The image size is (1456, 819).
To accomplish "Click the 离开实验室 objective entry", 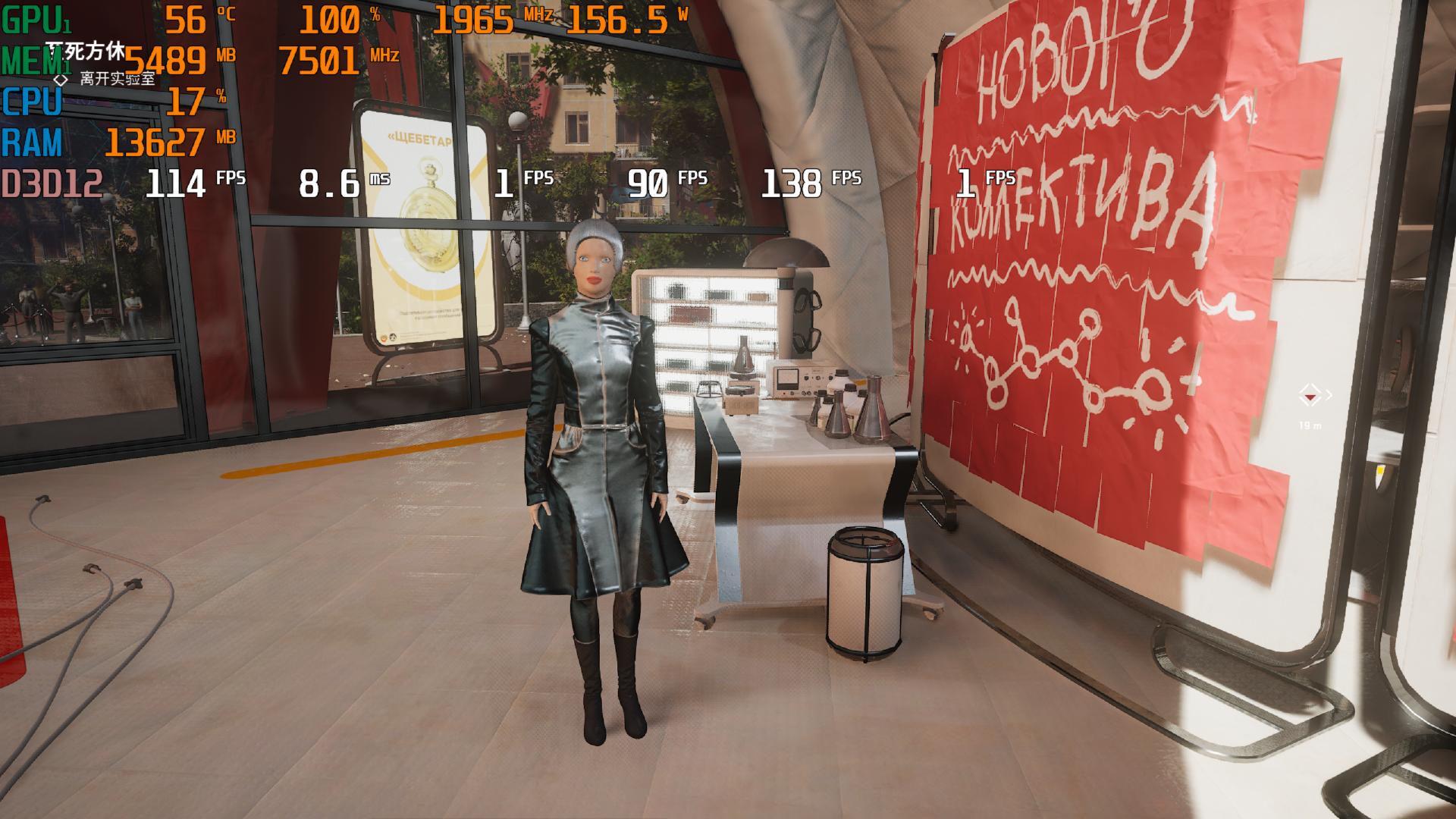I will [x=117, y=78].
